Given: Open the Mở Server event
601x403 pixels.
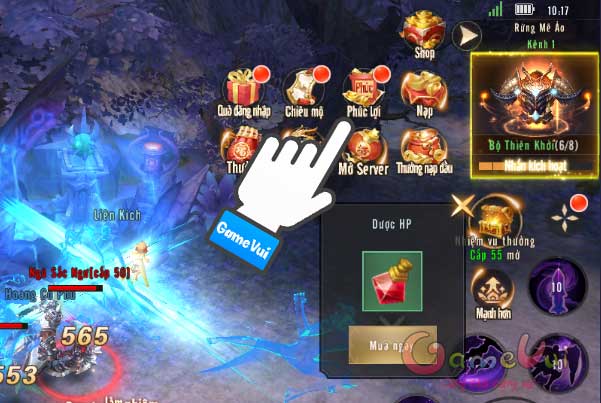Looking at the screenshot, I should pyautogui.click(x=361, y=148).
